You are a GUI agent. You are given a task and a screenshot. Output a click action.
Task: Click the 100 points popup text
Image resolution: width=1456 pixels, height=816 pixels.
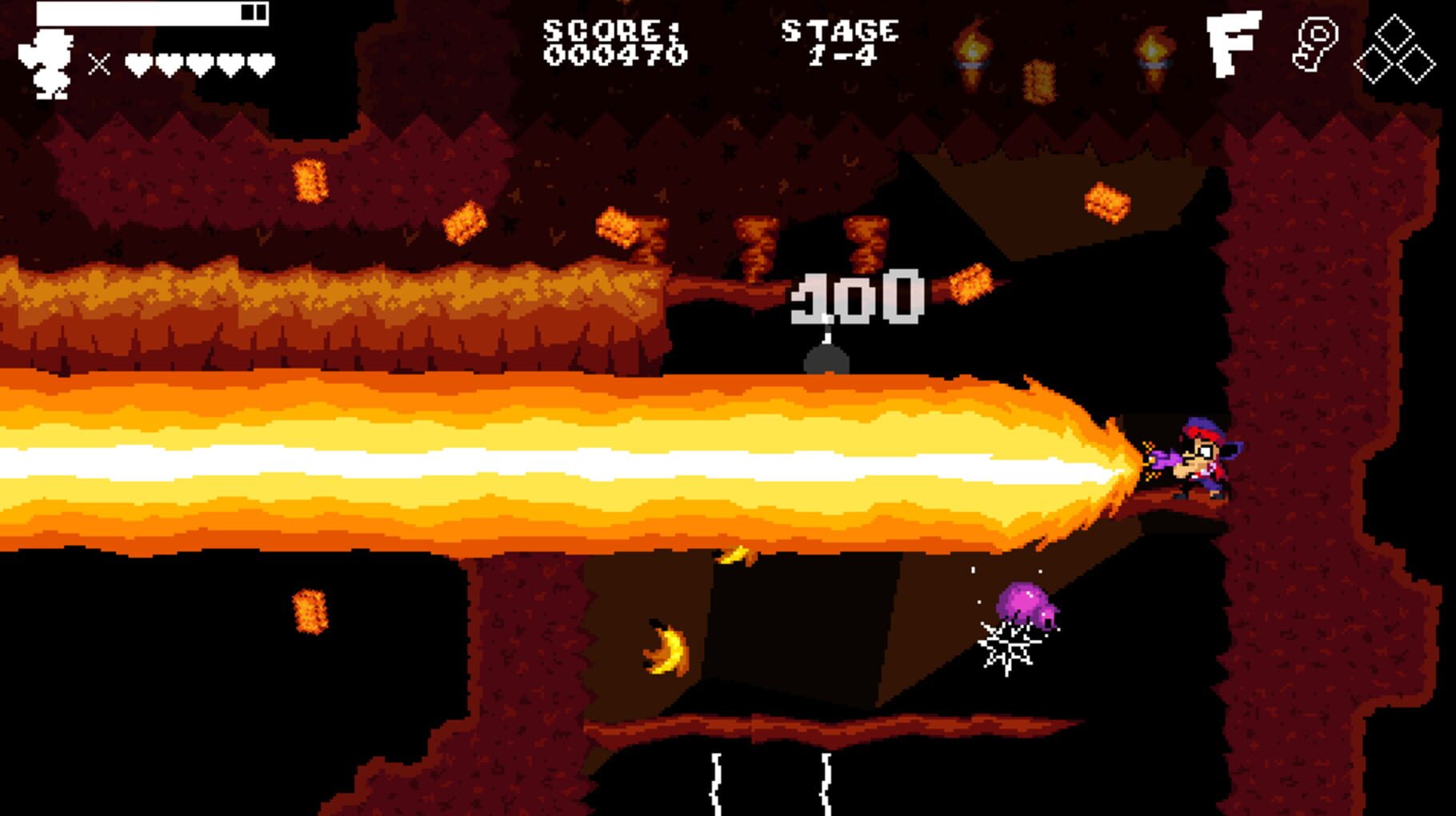pyautogui.click(x=854, y=296)
